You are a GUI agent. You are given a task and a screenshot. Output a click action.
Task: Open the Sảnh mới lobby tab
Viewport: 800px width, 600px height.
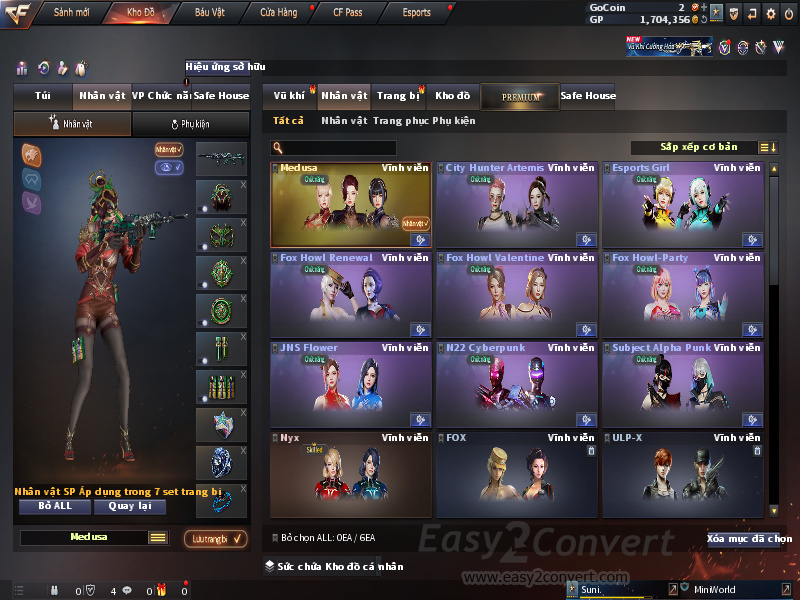[71, 13]
